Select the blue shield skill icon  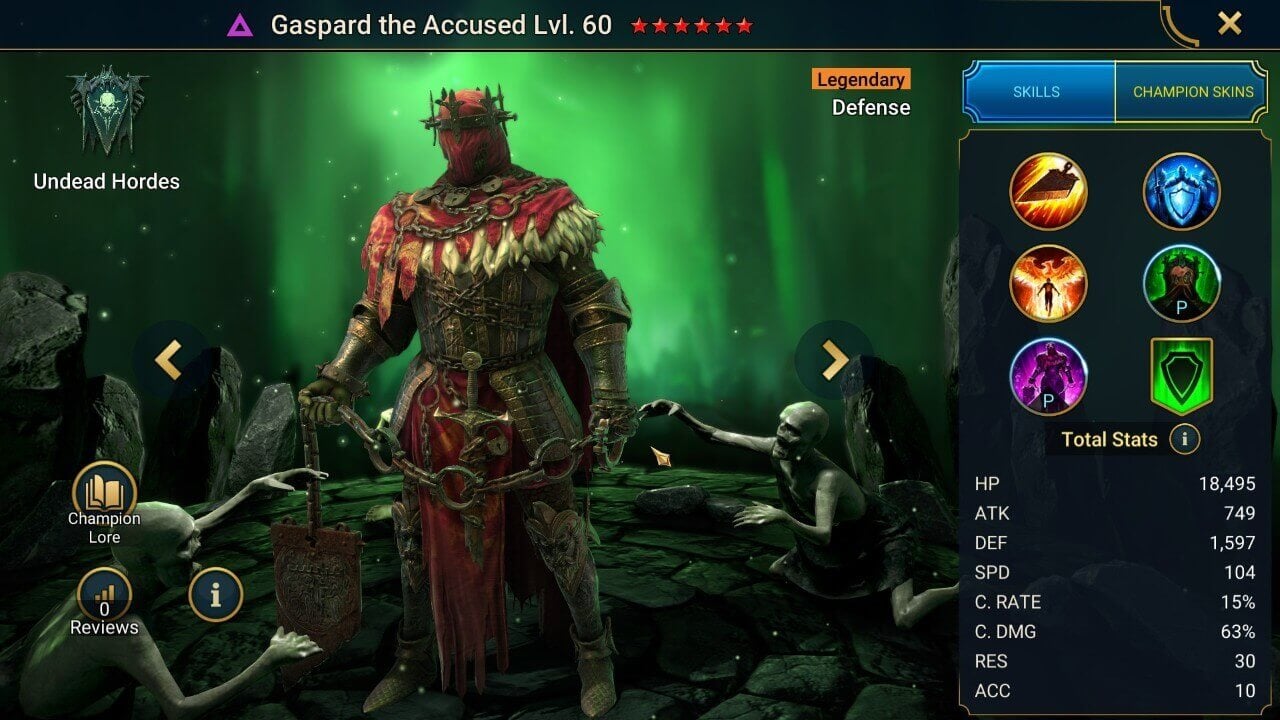[1181, 190]
